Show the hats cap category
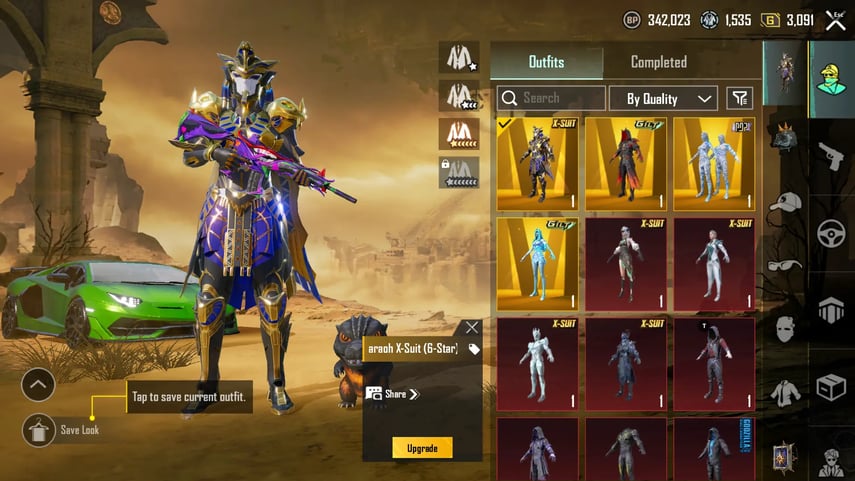 pos(785,203)
